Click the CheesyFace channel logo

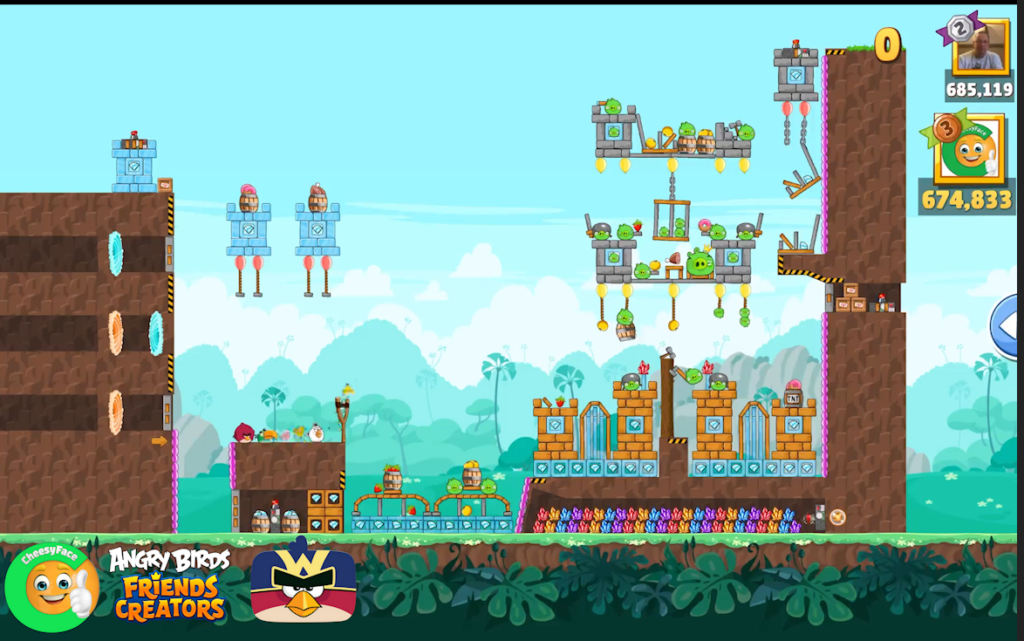[x=51, y=585]
